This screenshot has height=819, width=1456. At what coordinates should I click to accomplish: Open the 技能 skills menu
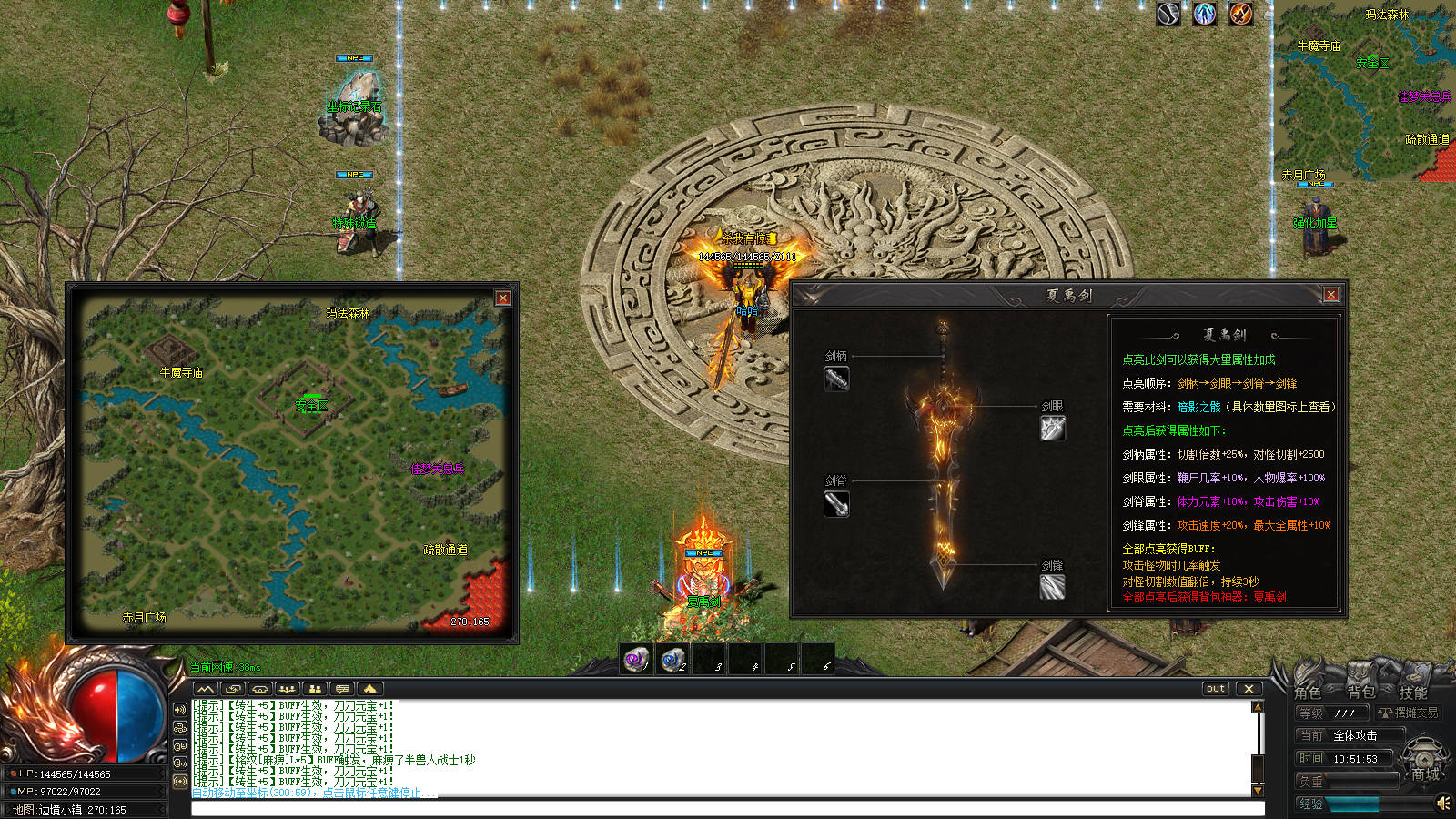point(1413,692)
